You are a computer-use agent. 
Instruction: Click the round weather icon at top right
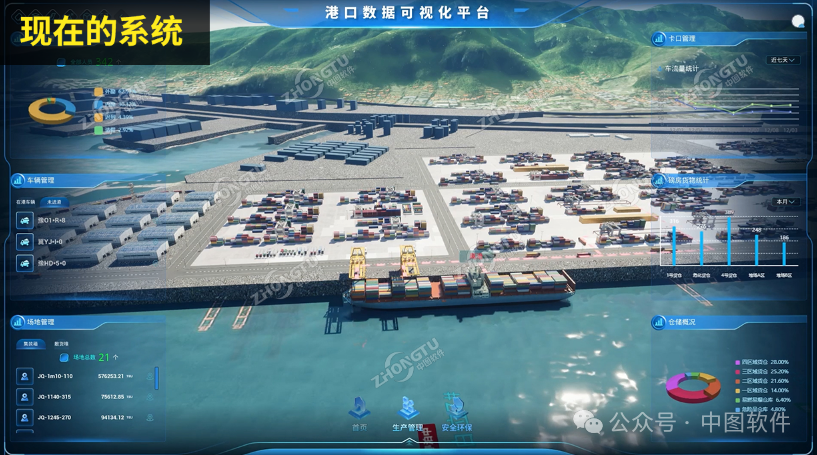tap(798, 21)
